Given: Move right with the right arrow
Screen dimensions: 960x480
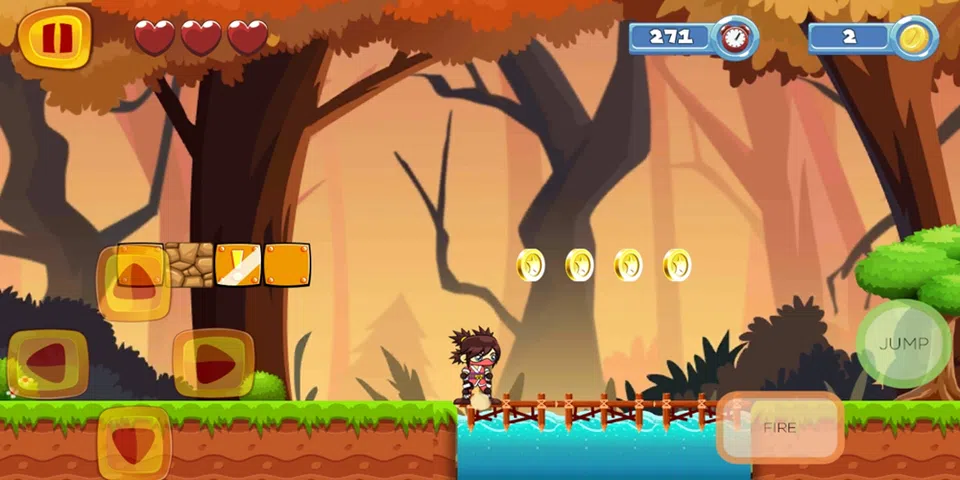Looking at the screenshot, I should tap(213, 364).
